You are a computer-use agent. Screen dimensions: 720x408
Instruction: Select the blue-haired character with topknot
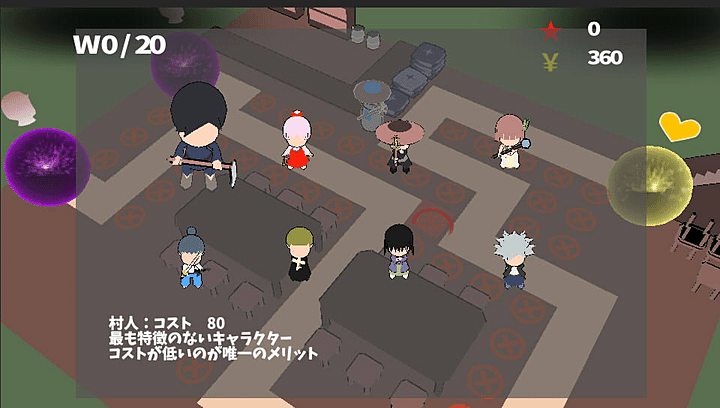pos(192,256)
